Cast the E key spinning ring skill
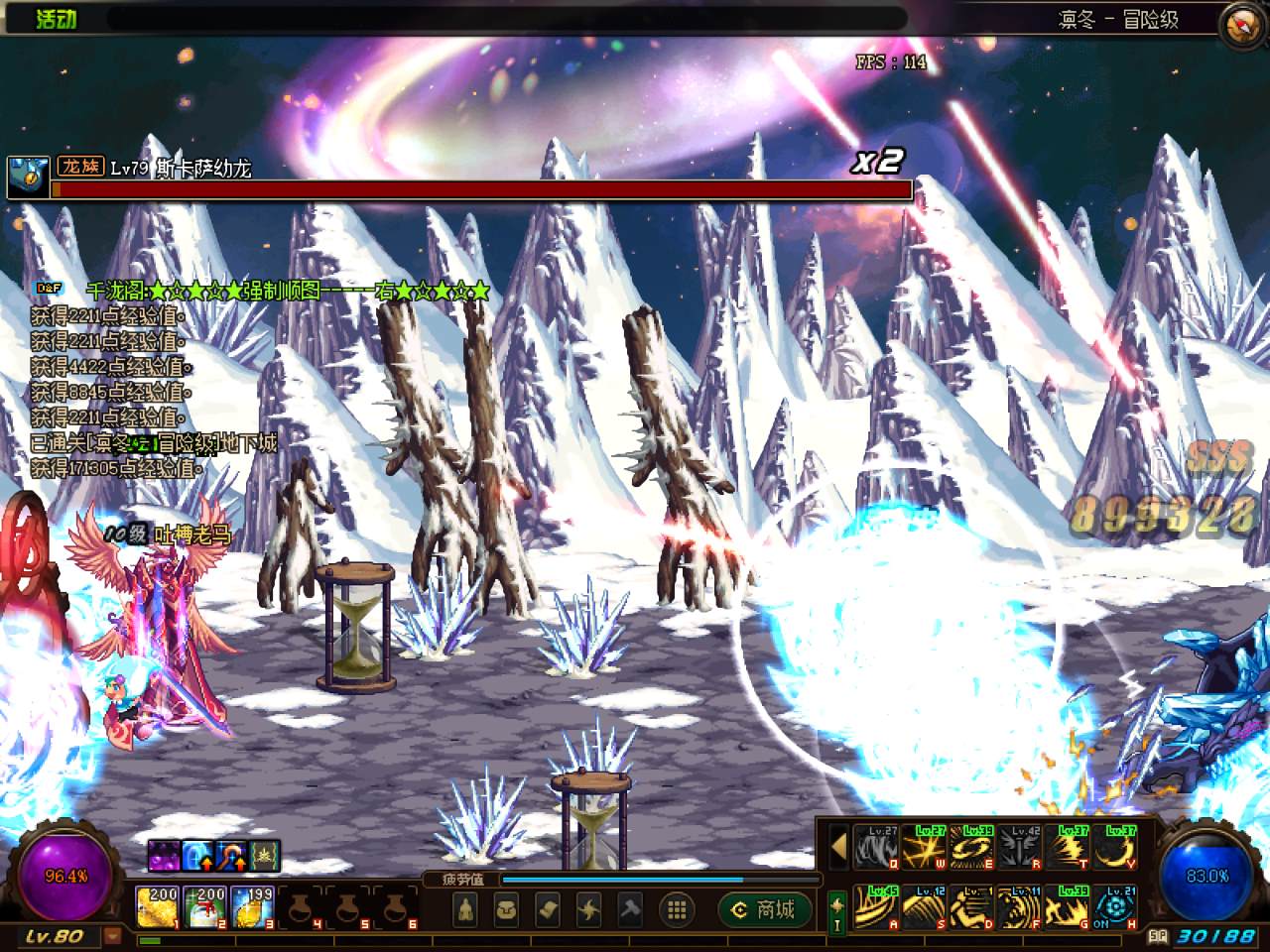 [x=972, y=850]
